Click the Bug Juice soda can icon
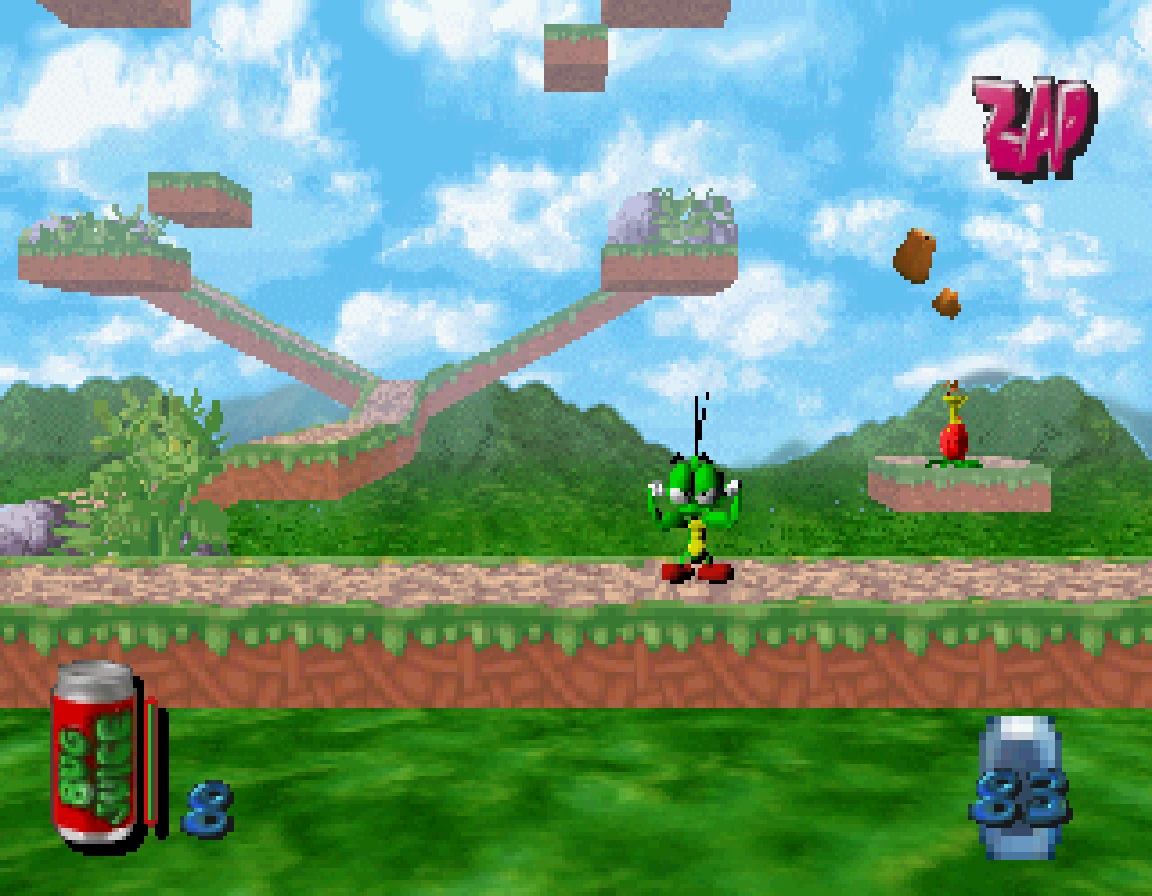The width and height of the screenshot is (1152, 896). (x=97, y=755)
